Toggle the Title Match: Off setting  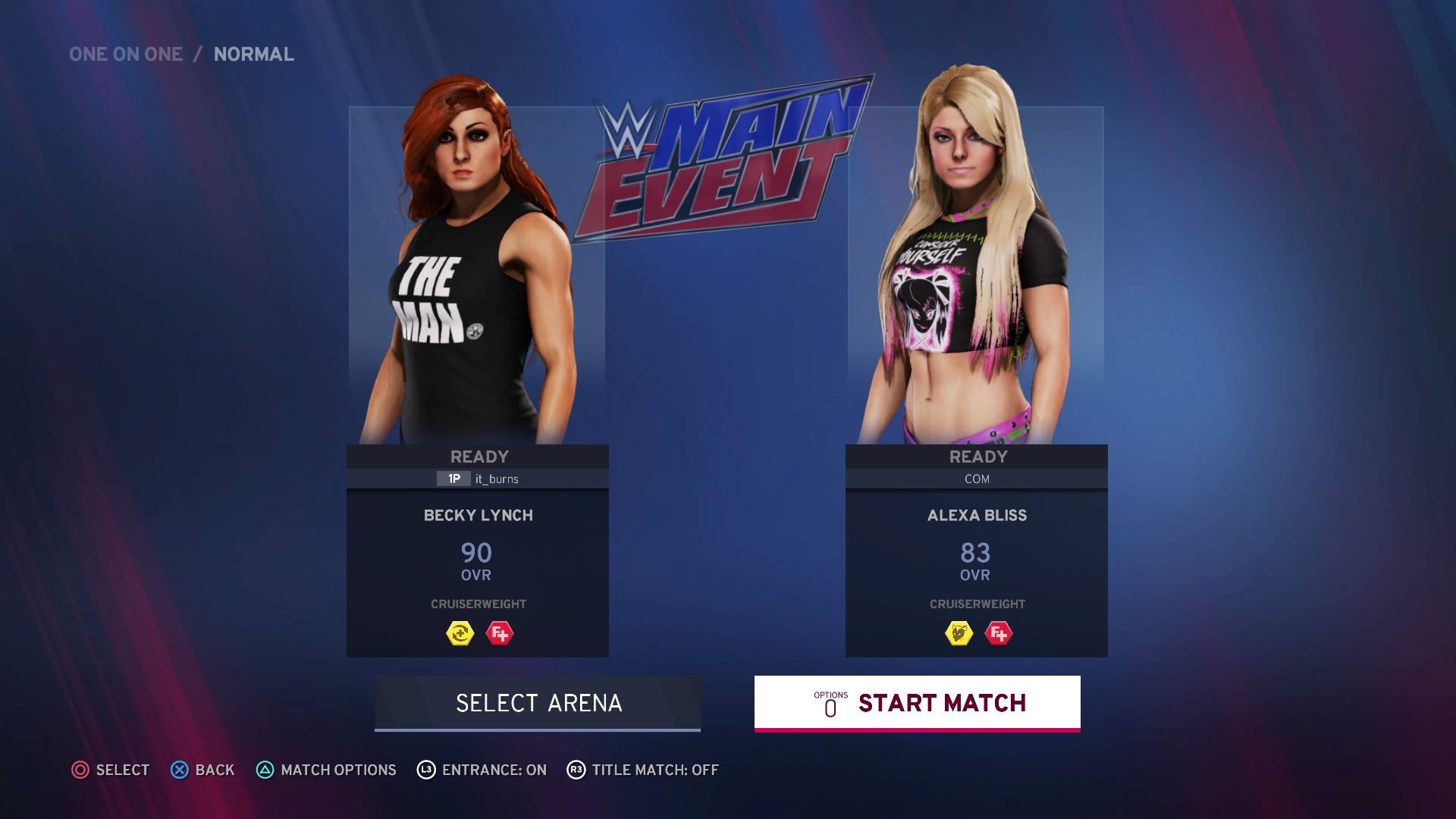[x=643, y=770]
